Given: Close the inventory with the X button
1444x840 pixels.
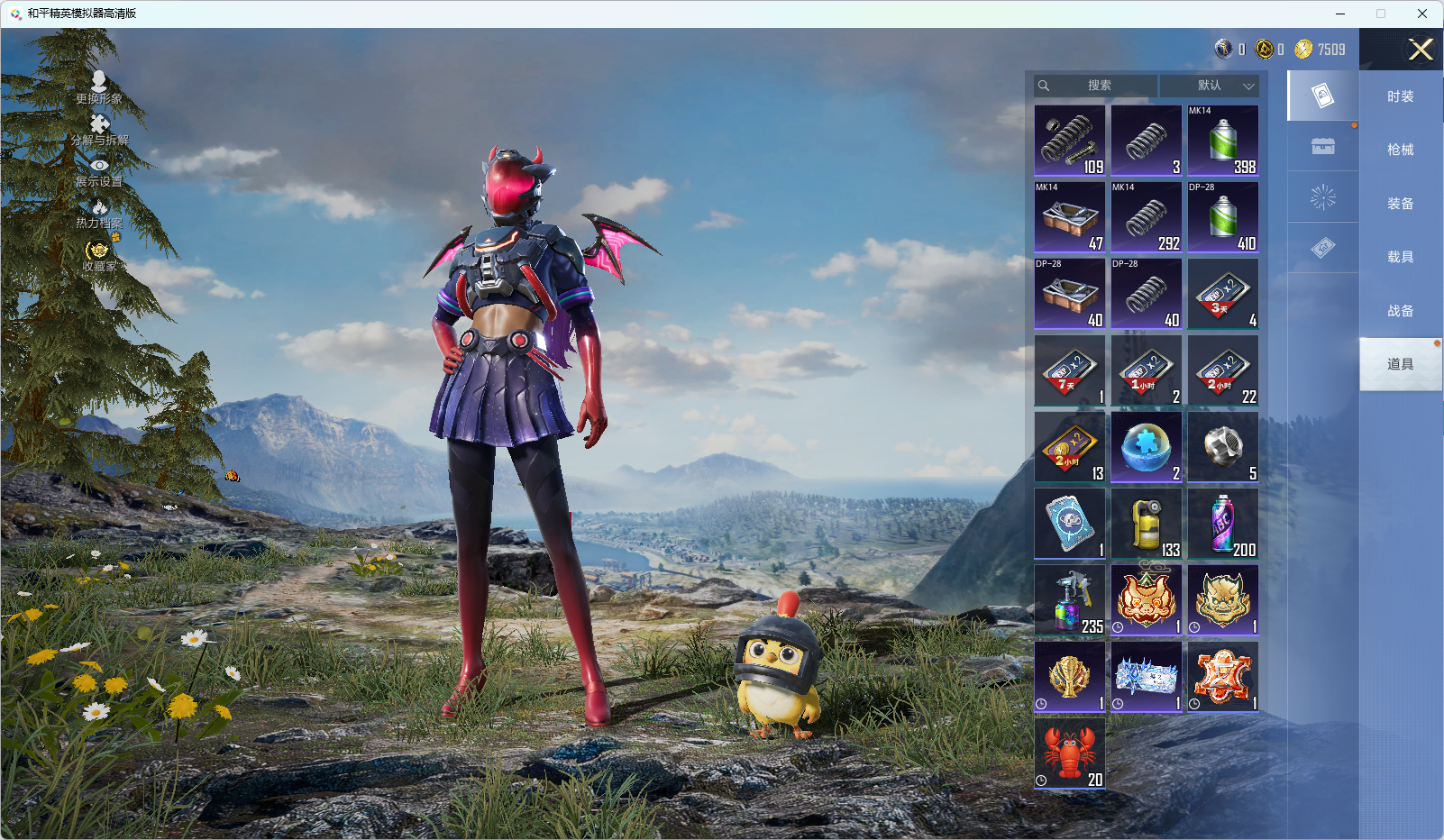Looking at the screenshot, I should (1421, 50).
